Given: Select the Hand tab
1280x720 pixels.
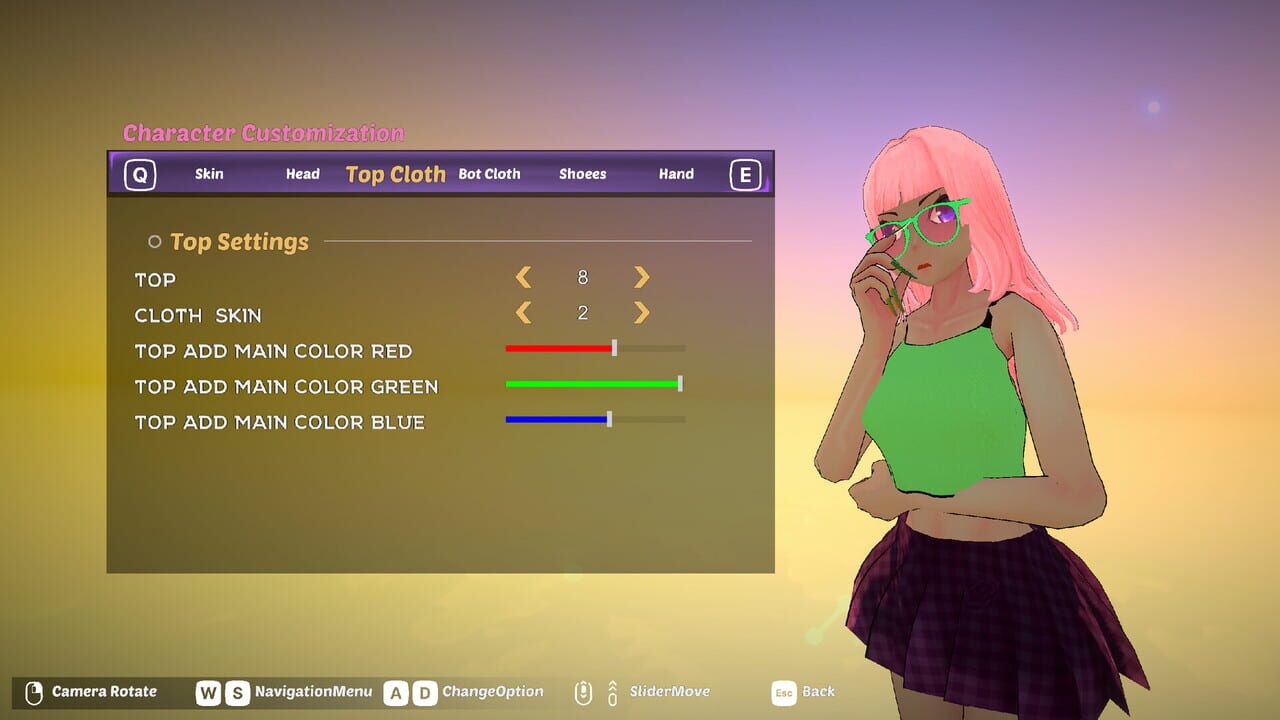Looking at the screenshot, I should (676, 174).
